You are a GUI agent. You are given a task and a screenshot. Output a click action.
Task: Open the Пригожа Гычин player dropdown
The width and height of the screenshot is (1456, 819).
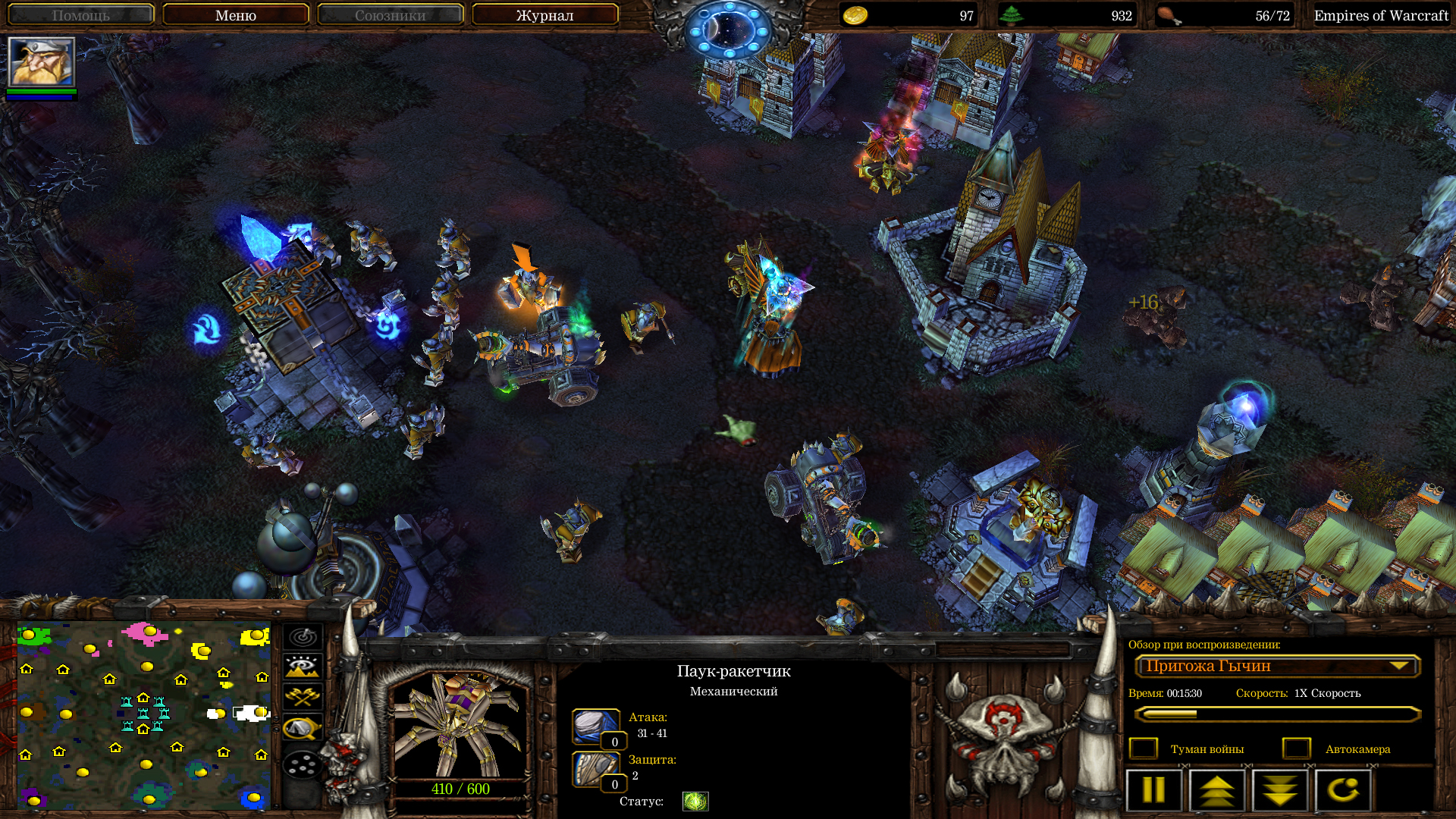tap(1277, 666)
